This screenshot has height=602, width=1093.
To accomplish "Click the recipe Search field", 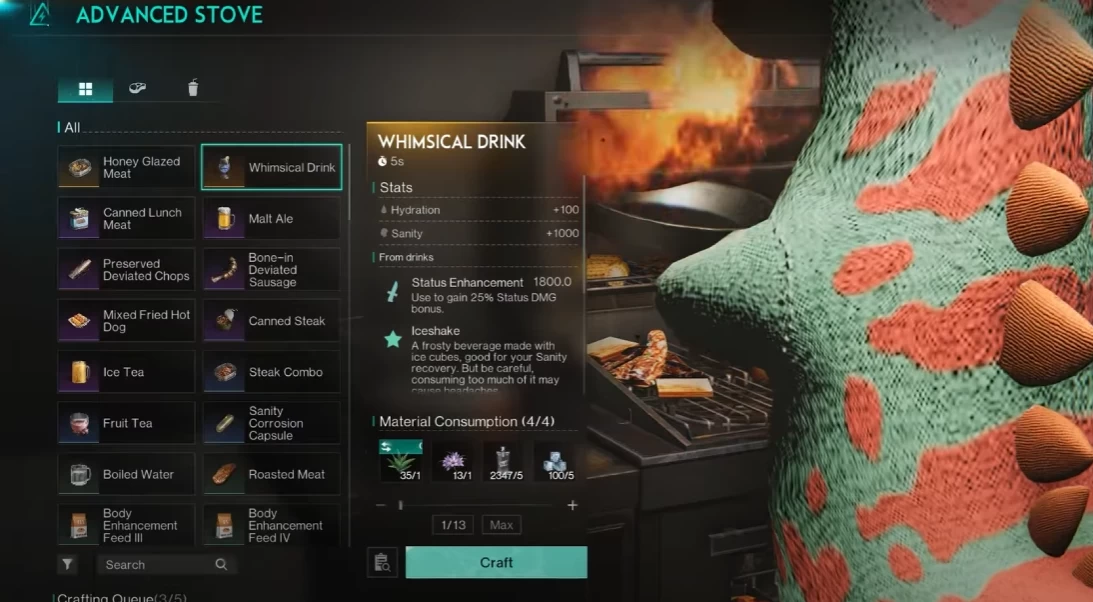I will 160,565.
